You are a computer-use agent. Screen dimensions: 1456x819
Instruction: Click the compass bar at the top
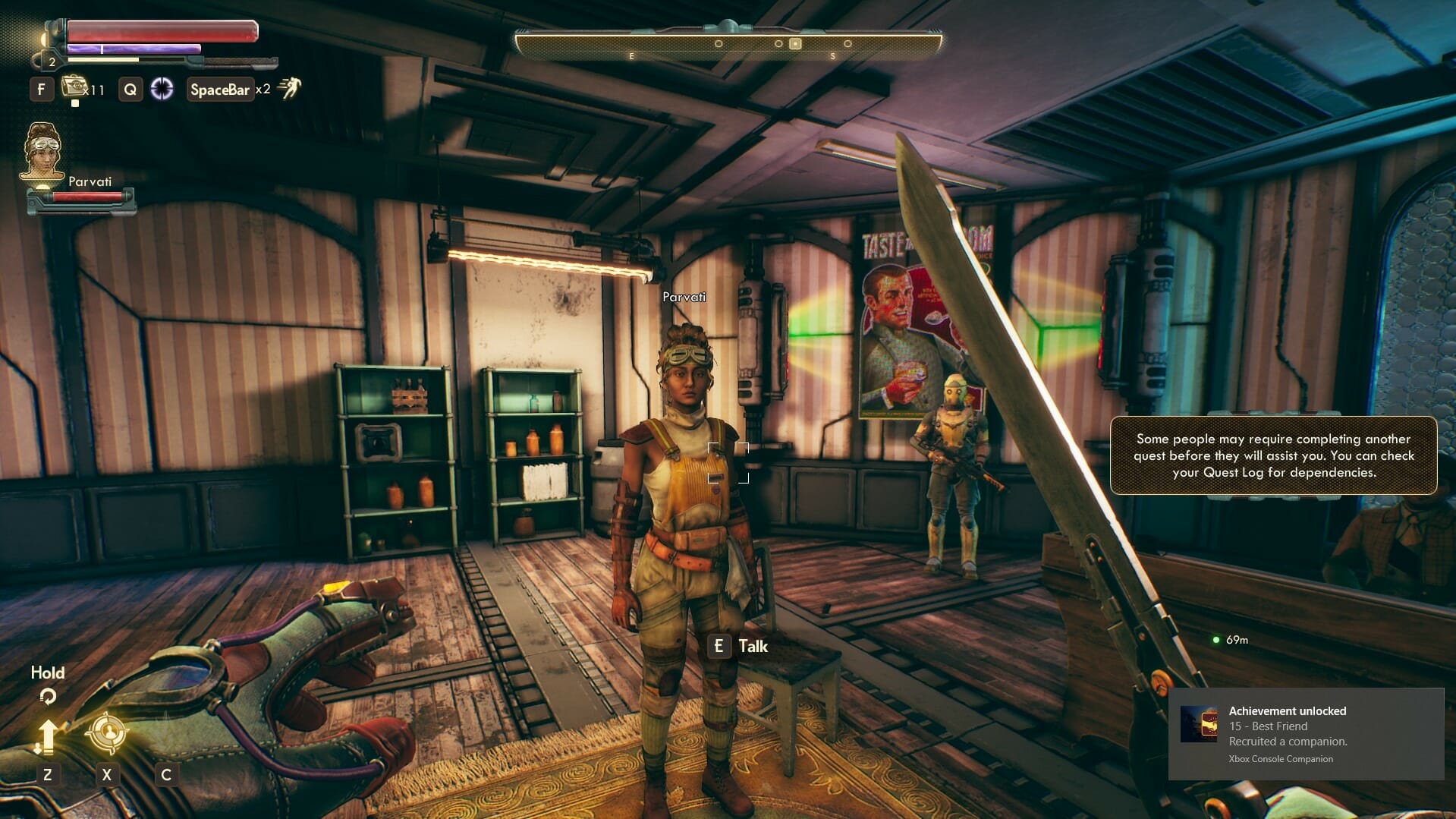[x=728, y=43]
